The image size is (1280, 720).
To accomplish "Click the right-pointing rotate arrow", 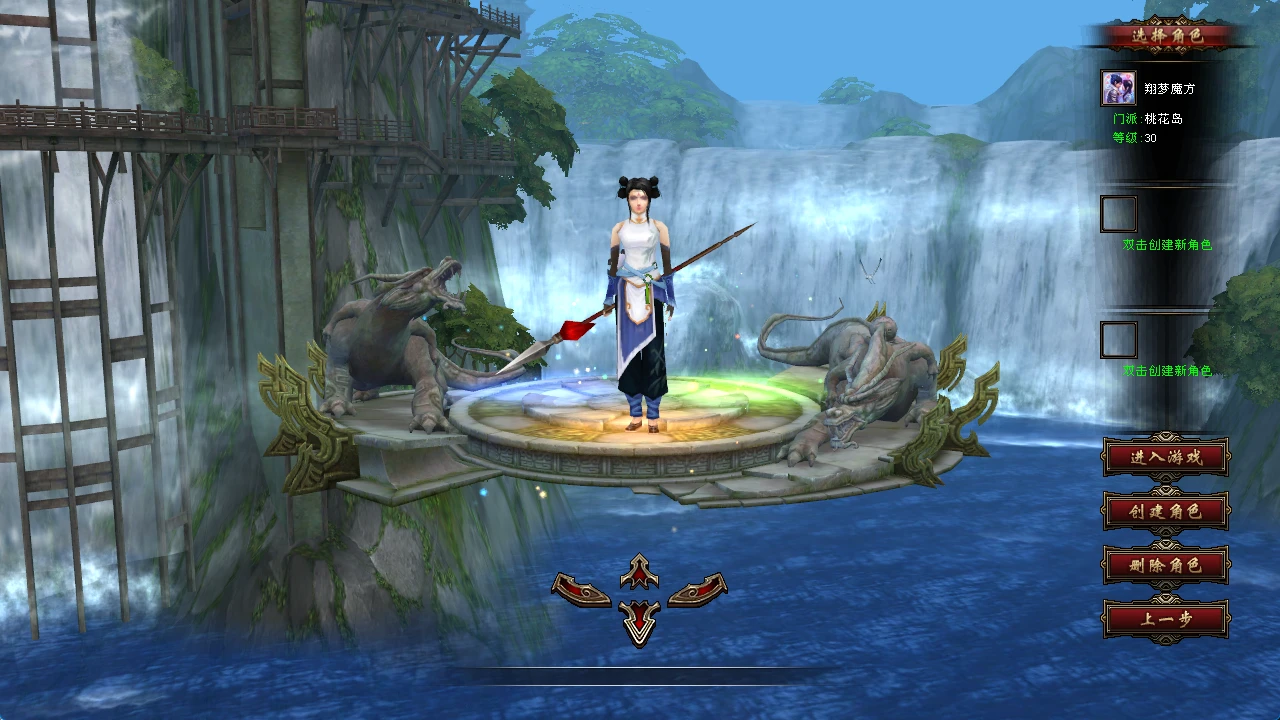I will click(x=697, y=590).
